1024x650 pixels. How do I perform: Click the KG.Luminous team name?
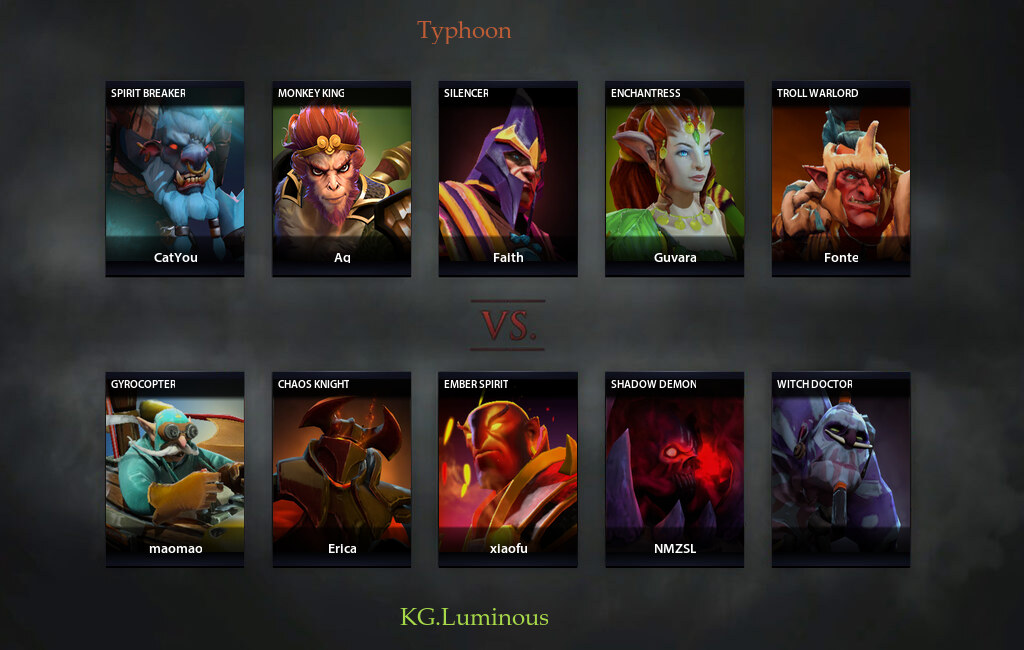coord(474,617)
